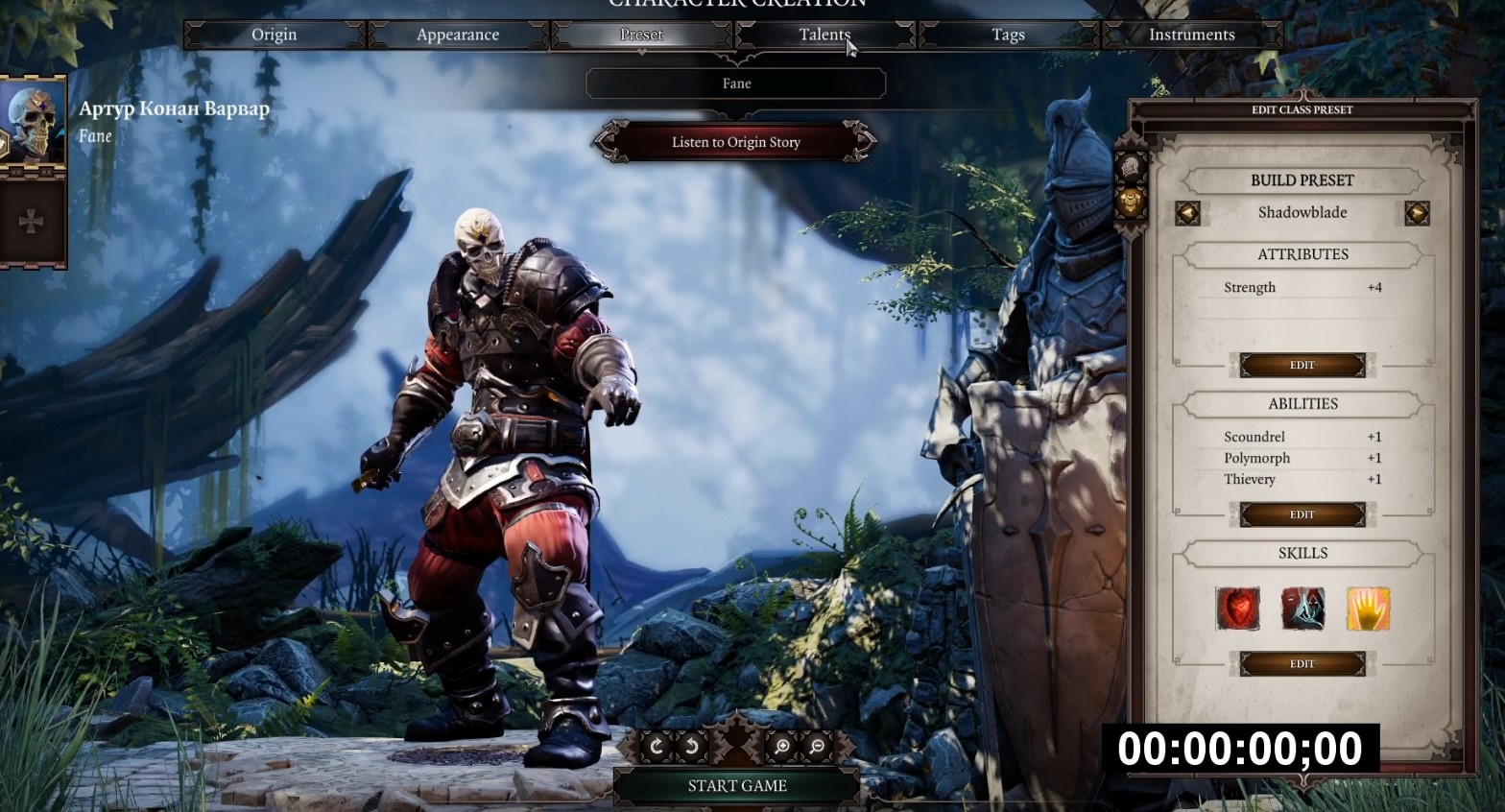Click the ornate crest icon between rotate and zoom
Image resolution: width=1505 pixels, height=812 pixels.
735,744
